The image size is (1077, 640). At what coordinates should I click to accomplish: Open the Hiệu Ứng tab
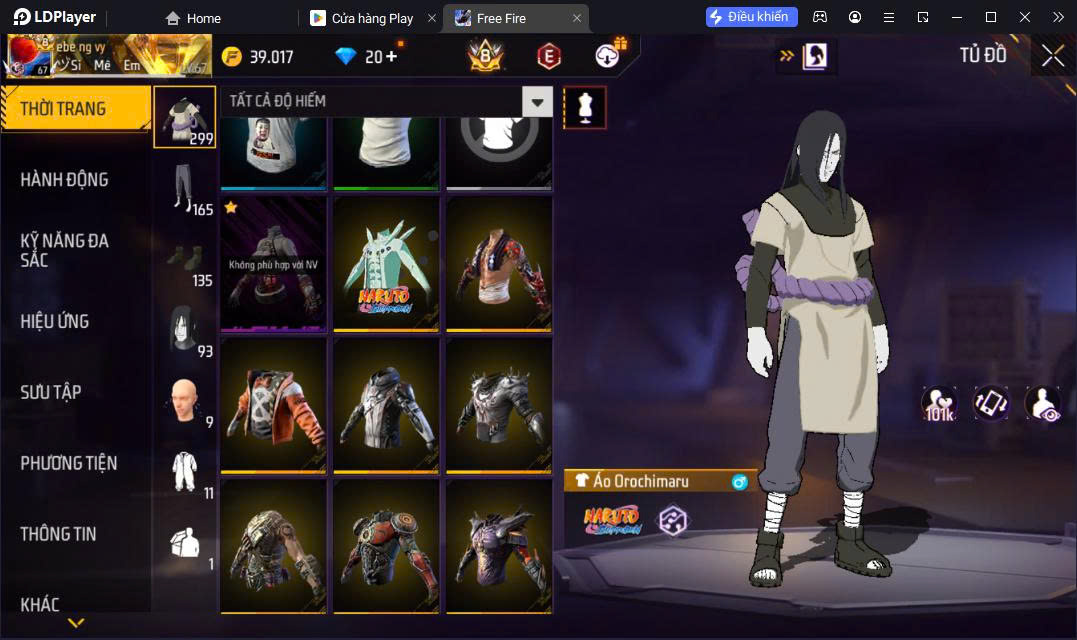point(55,321)
